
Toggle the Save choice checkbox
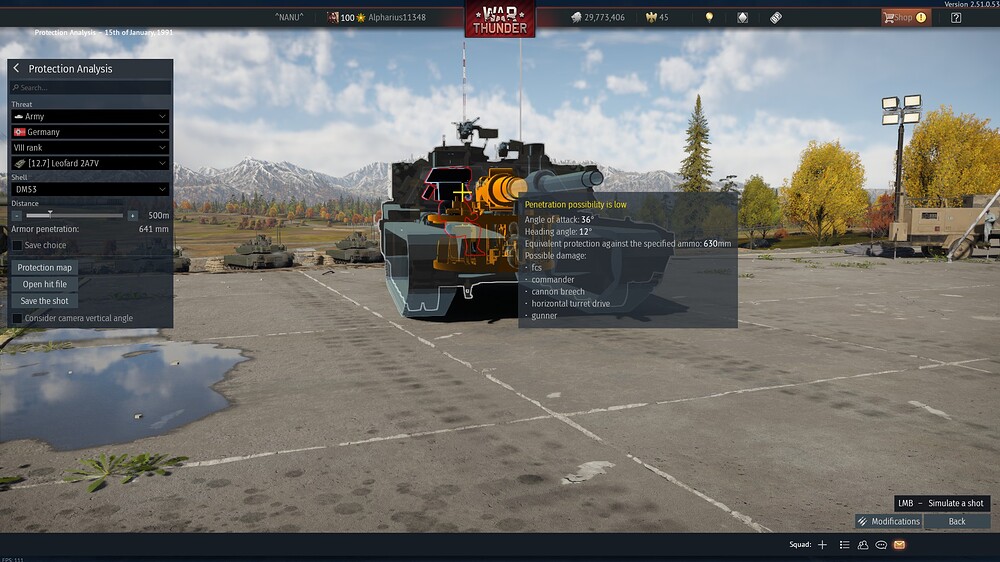click(x=17, y=245)
